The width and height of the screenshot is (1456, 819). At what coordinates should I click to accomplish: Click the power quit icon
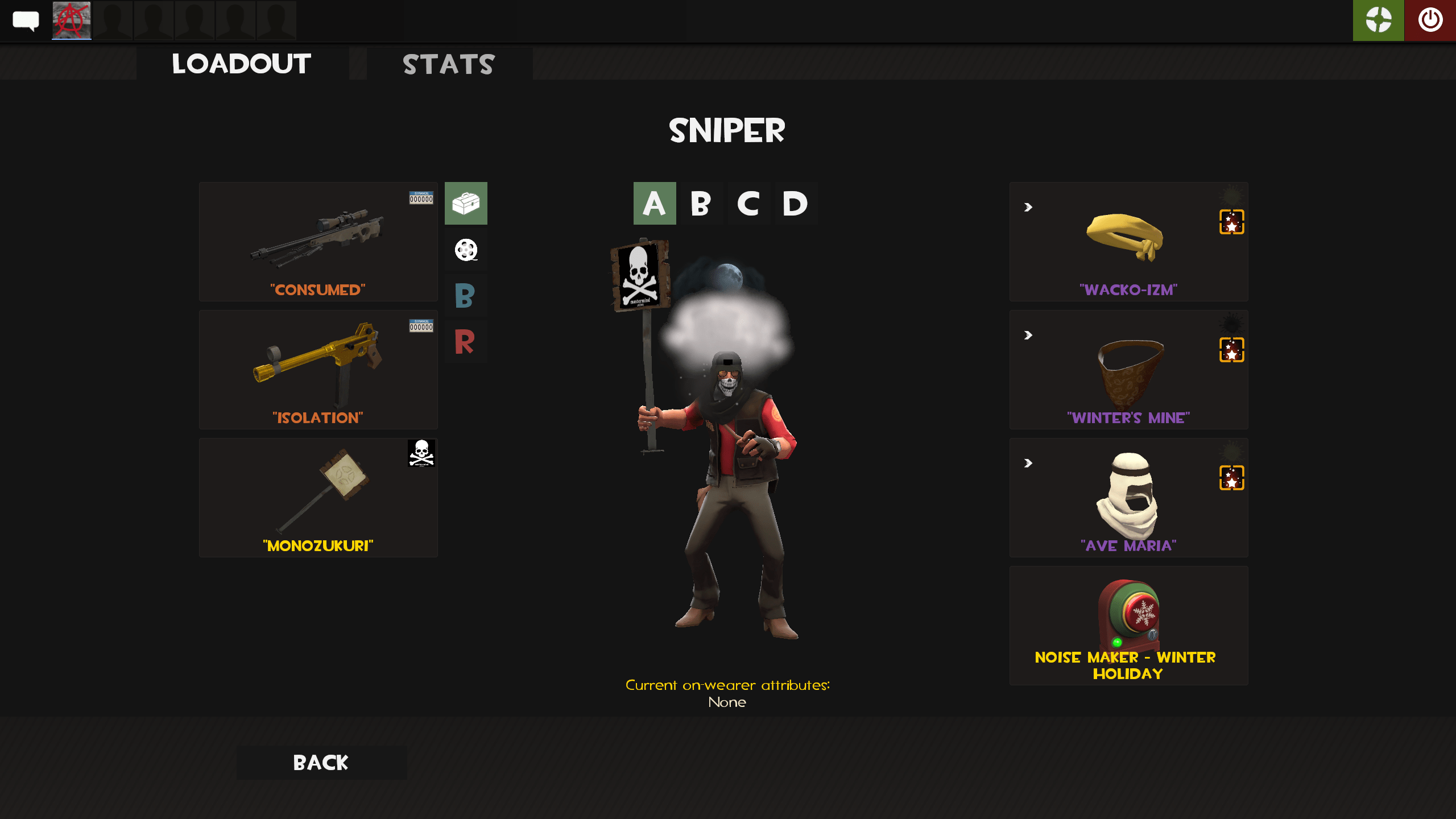(1431, 20)
